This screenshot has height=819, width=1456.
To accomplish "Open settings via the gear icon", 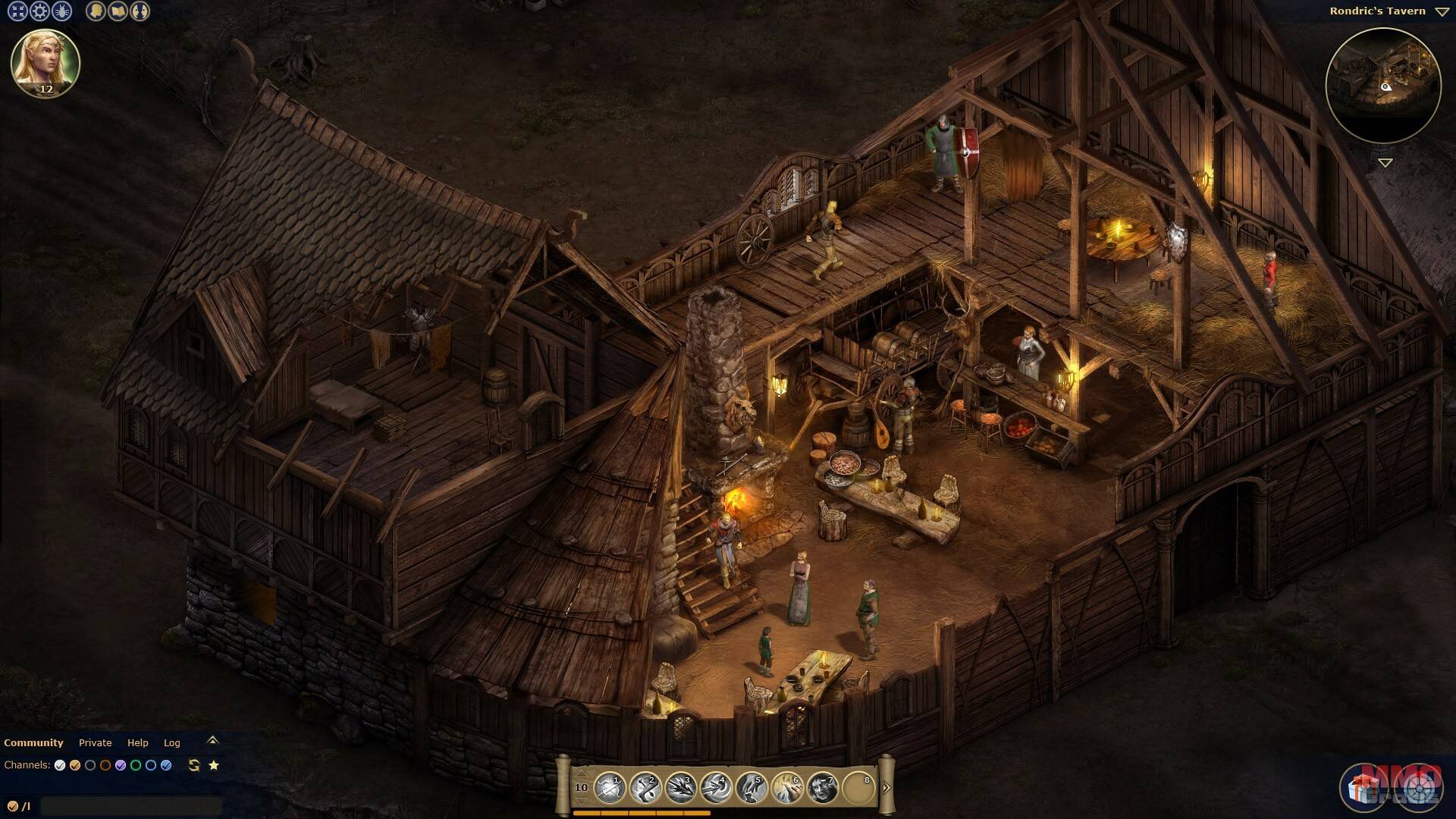I will 39,11.
